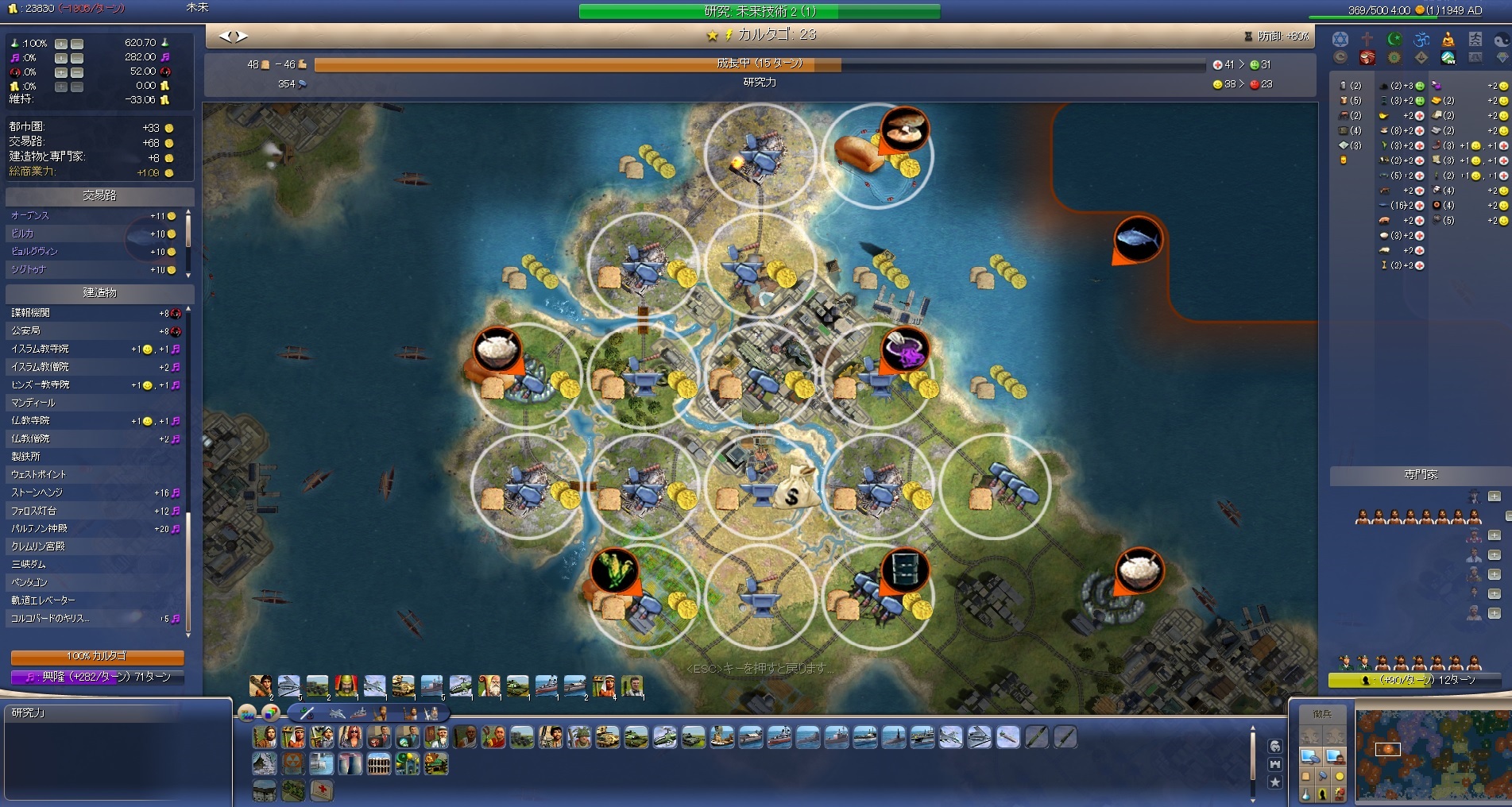Open the research bar at top
Image resolution: width=1512 pixels, height=807 pixels.
pyautogui.click(x=759, y=11)
